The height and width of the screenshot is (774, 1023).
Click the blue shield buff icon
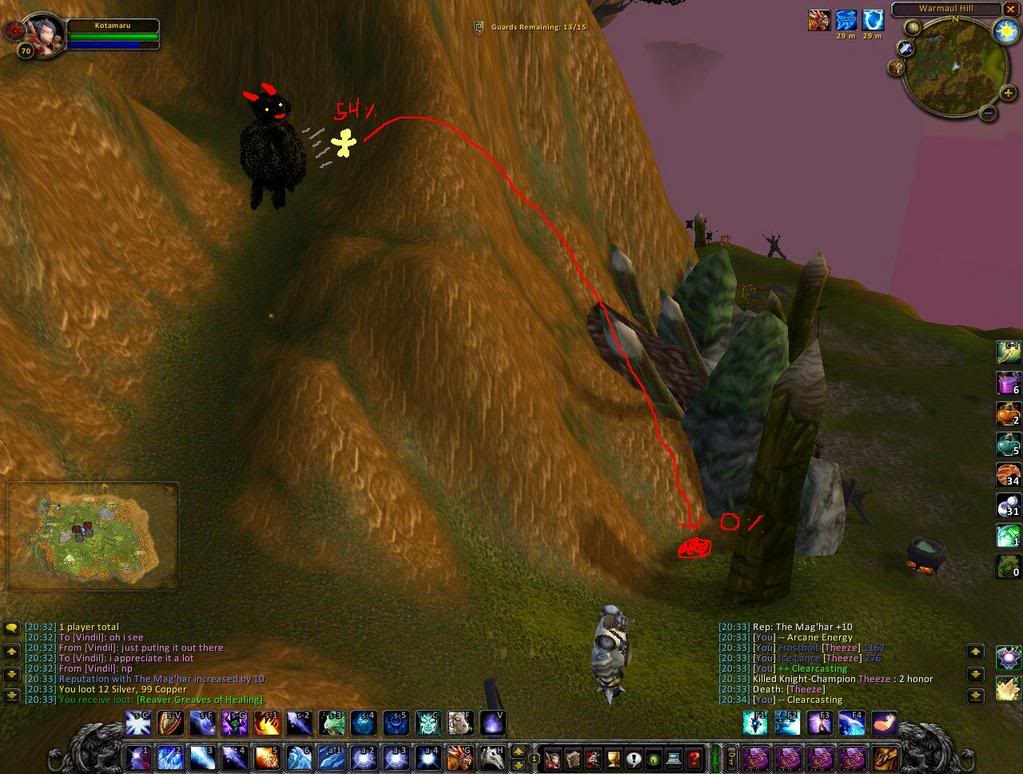coord(873,20)
